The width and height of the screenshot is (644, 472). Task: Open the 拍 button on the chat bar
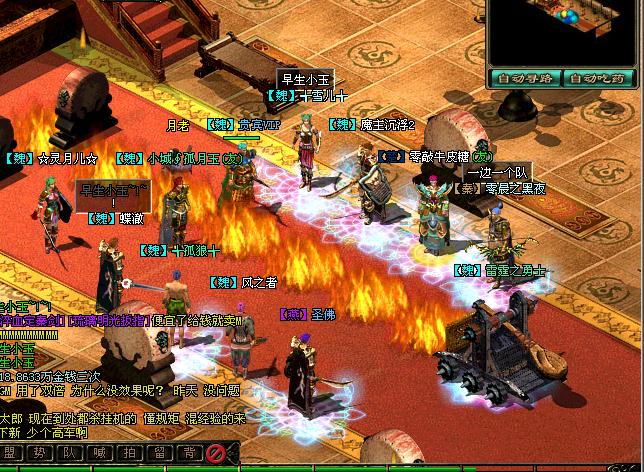click(x=126, y=454)
